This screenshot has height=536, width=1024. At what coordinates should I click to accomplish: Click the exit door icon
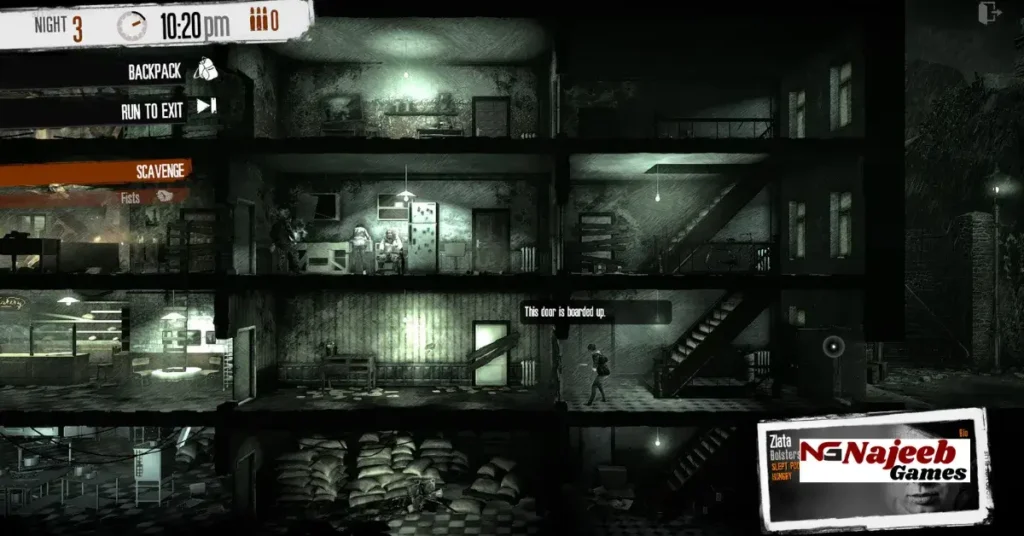pos(991,13)
